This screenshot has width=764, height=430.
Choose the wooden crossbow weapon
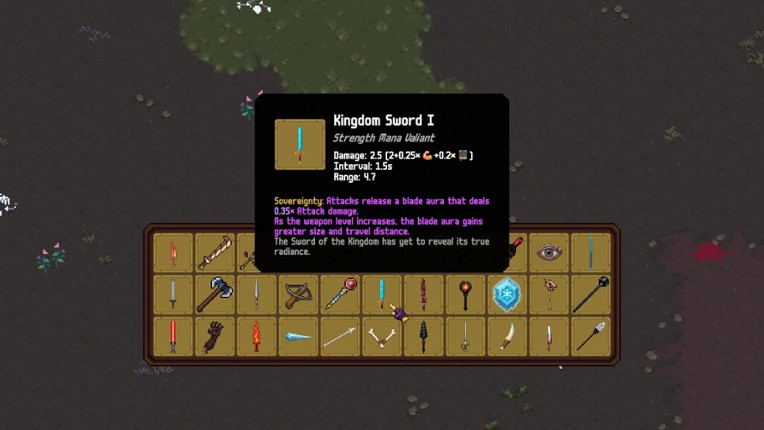[x=297, y=295]
